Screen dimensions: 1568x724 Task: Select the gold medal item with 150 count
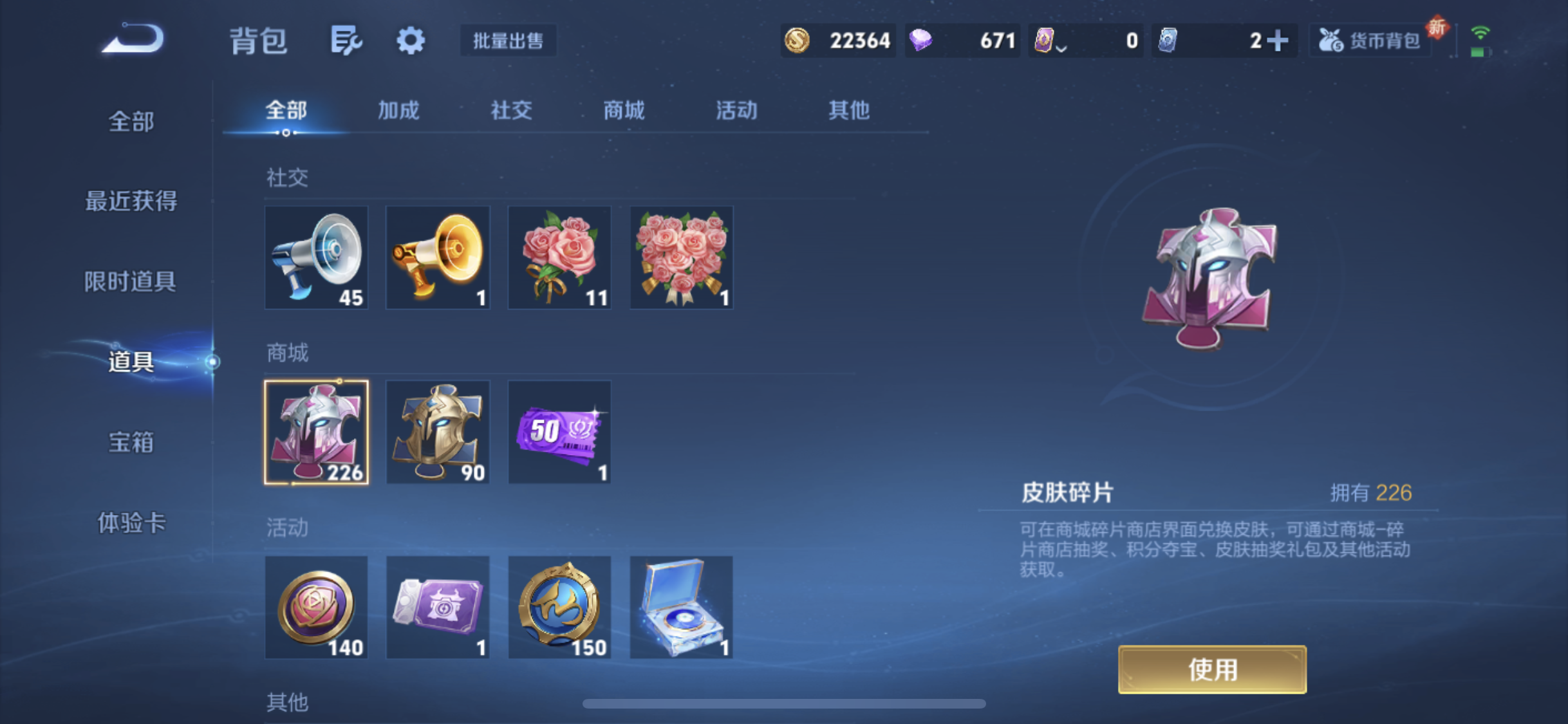(x=559, y=607)
